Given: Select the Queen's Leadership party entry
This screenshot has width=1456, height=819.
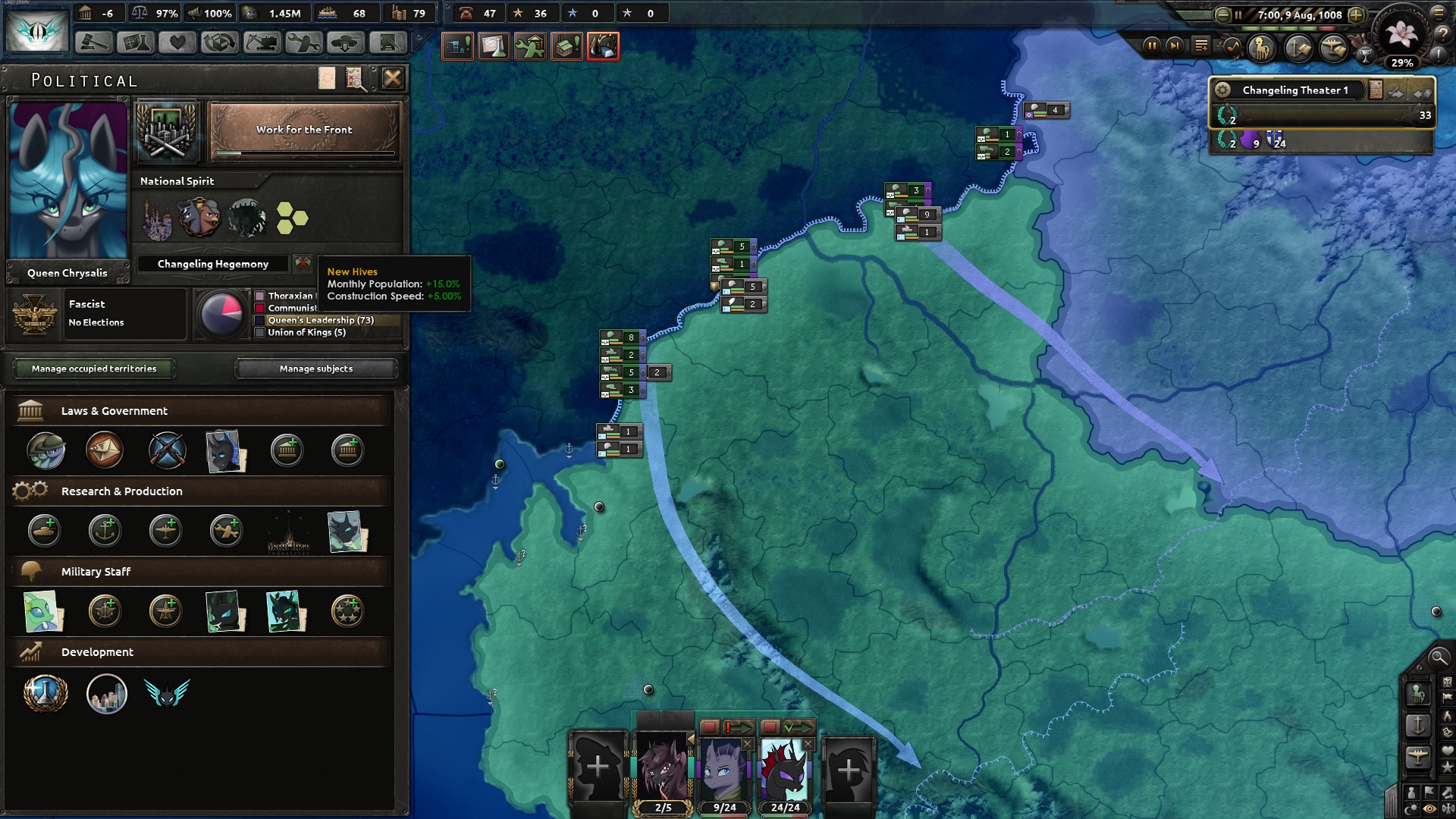Looking at the screenshot, I should point(321,320).
